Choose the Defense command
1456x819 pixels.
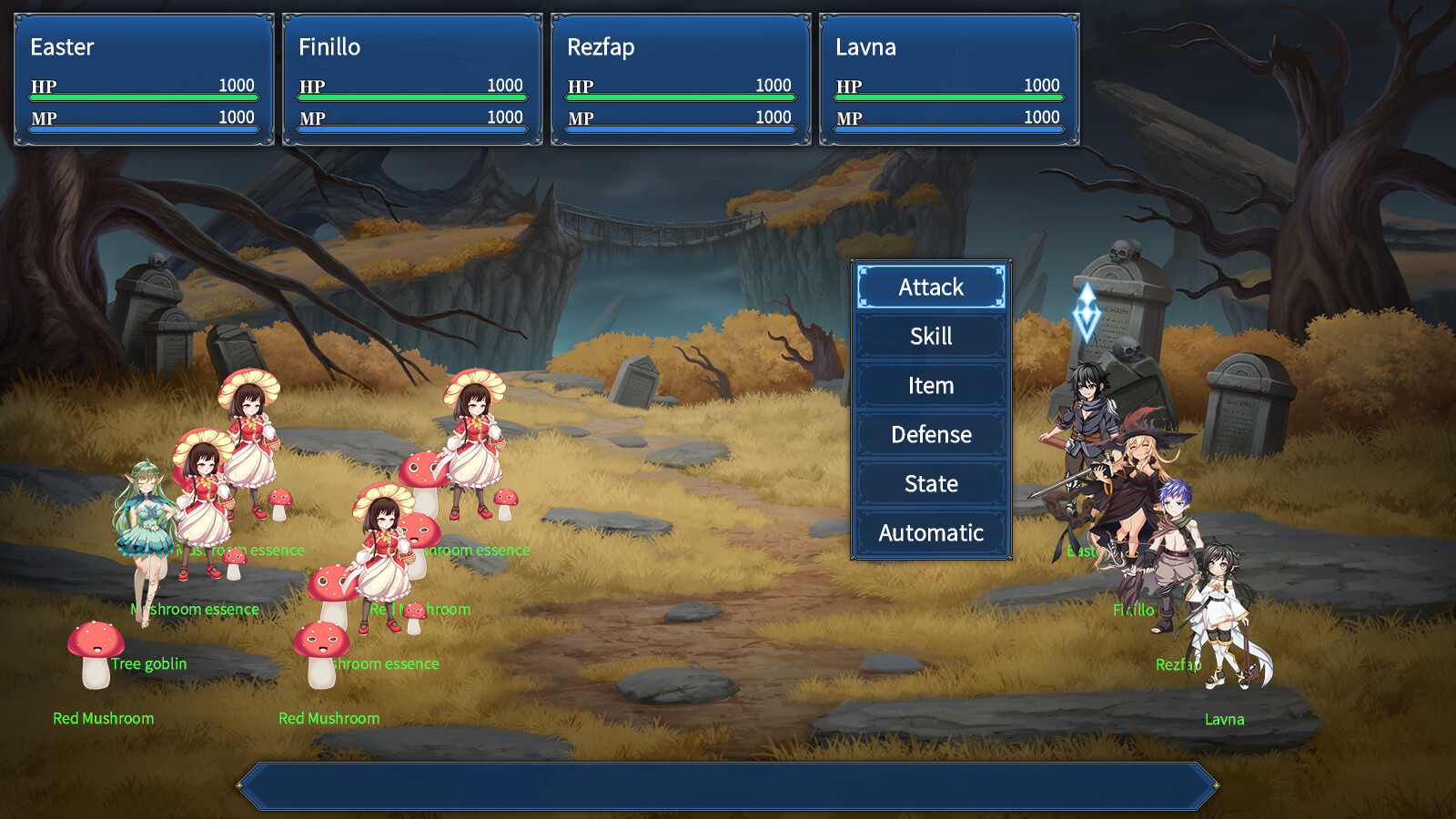(930, 434)
